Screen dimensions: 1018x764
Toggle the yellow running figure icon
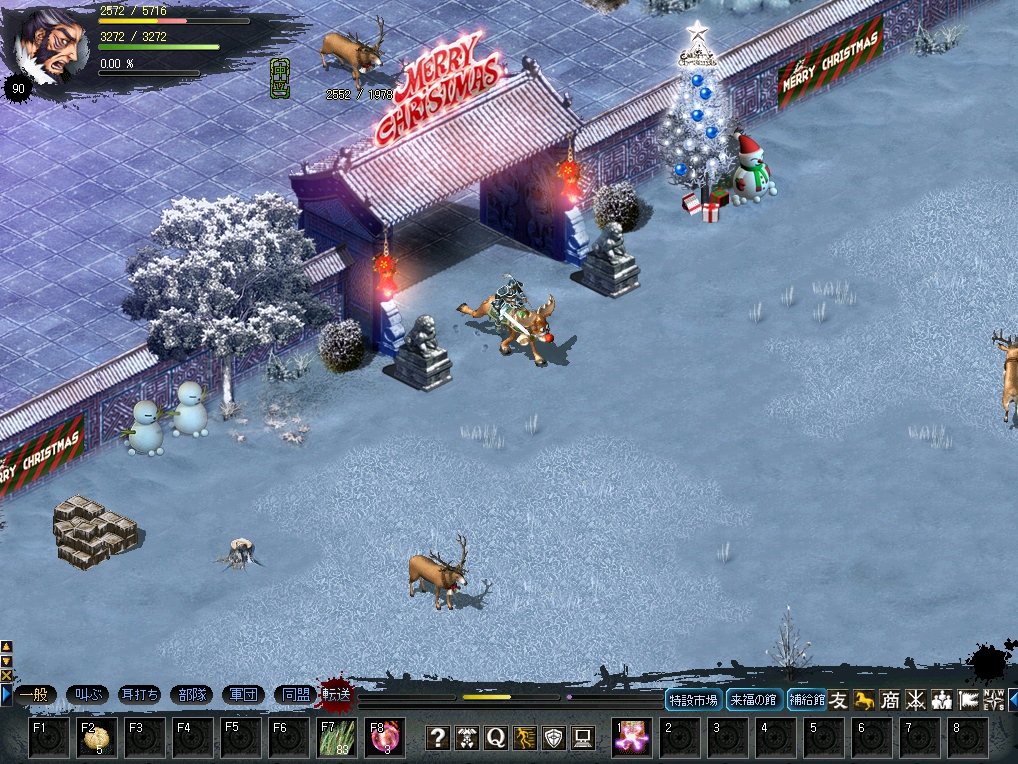click(x=525, y=738)
